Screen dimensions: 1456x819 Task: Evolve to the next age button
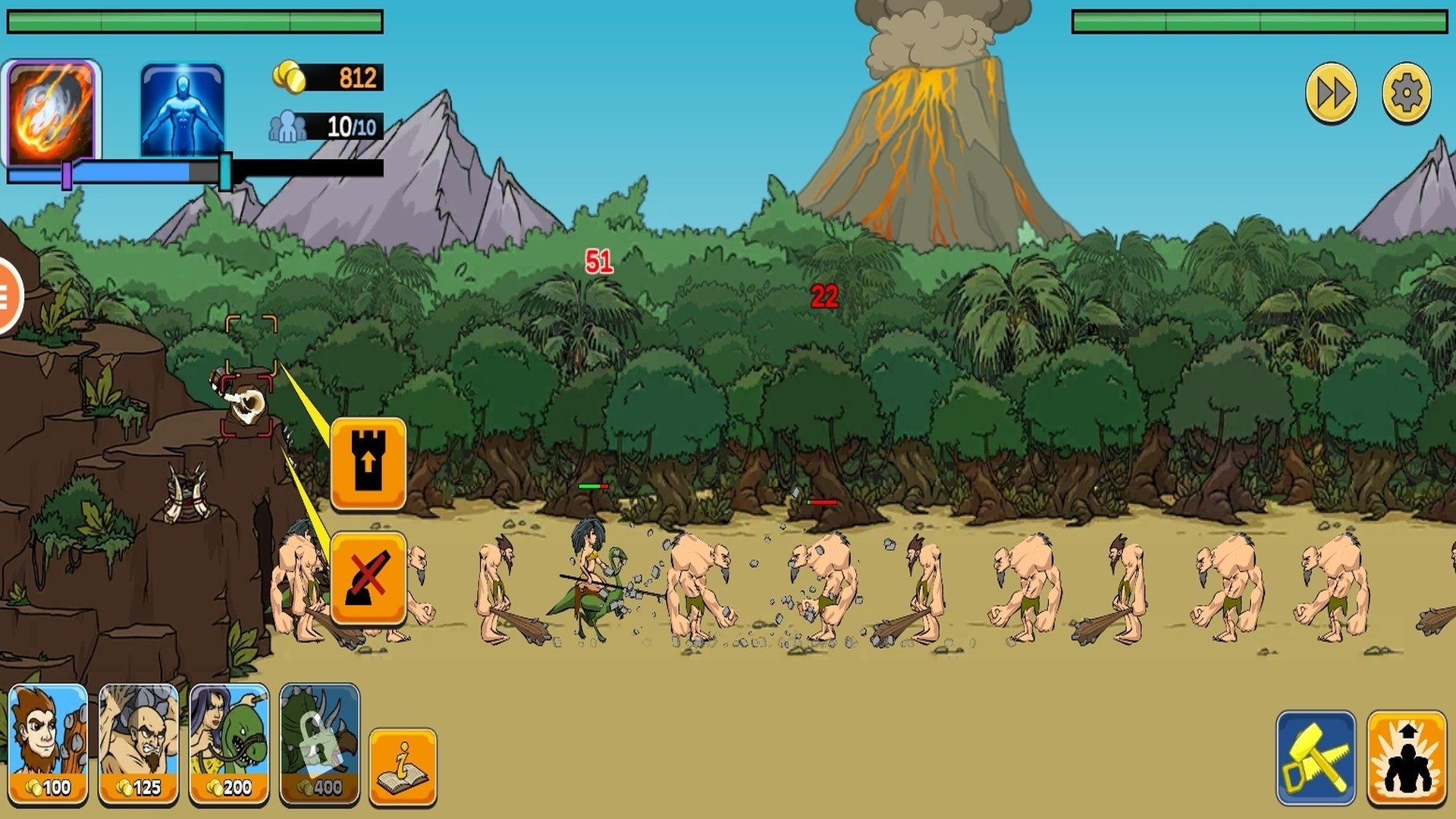[x=1407, y=757]
